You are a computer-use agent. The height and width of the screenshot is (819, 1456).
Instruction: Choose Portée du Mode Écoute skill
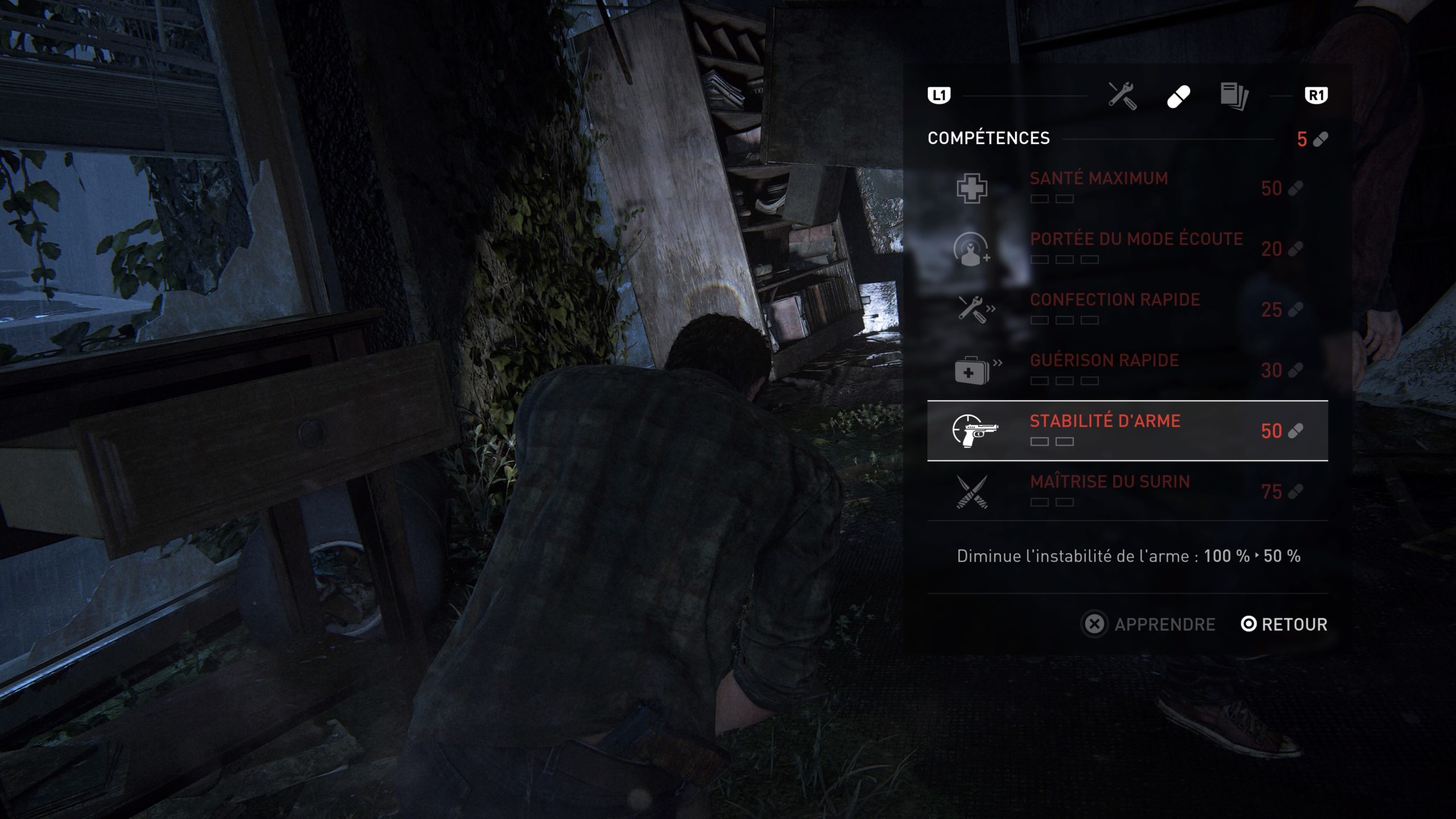(1126, 249)
